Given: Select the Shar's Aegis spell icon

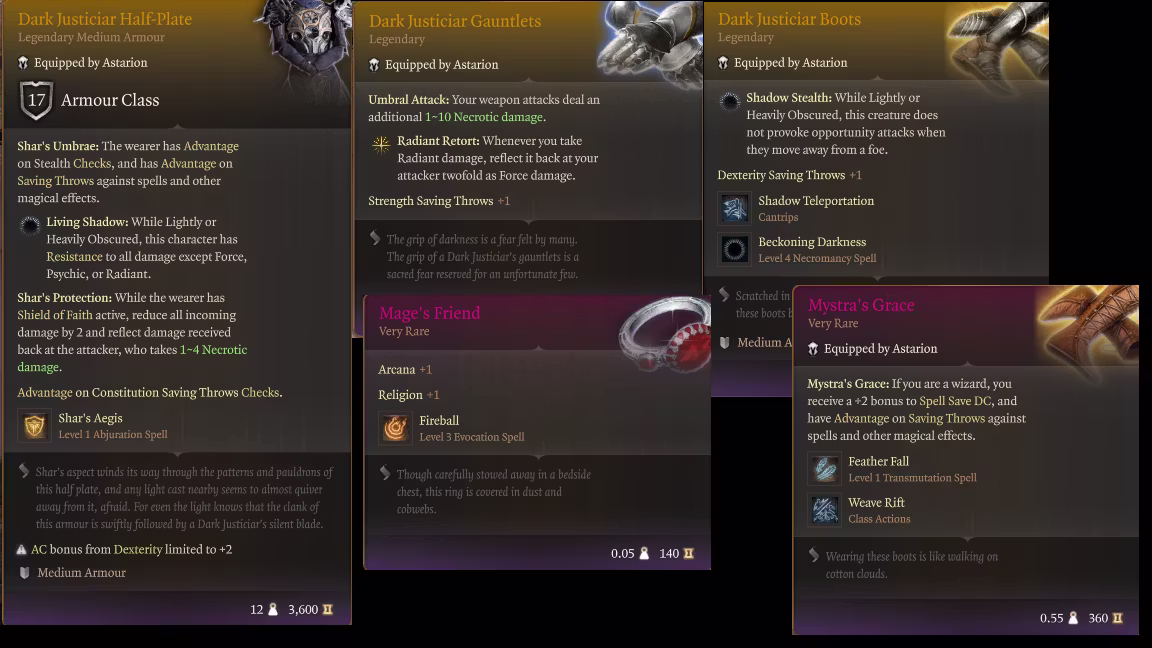Looking at the screenshot, I should (35, 426).
